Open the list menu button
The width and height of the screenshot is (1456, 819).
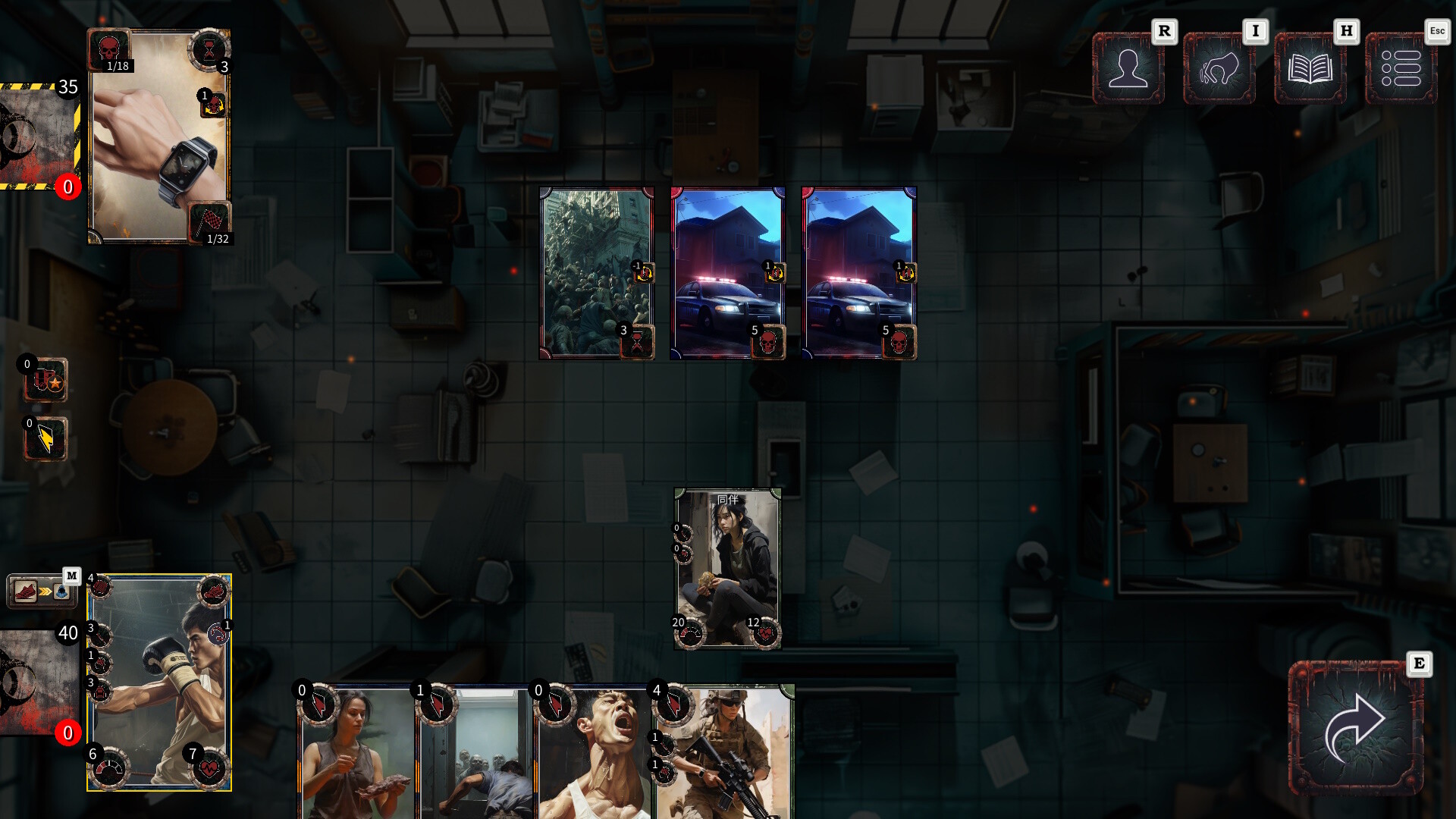tap(1401, 68)
